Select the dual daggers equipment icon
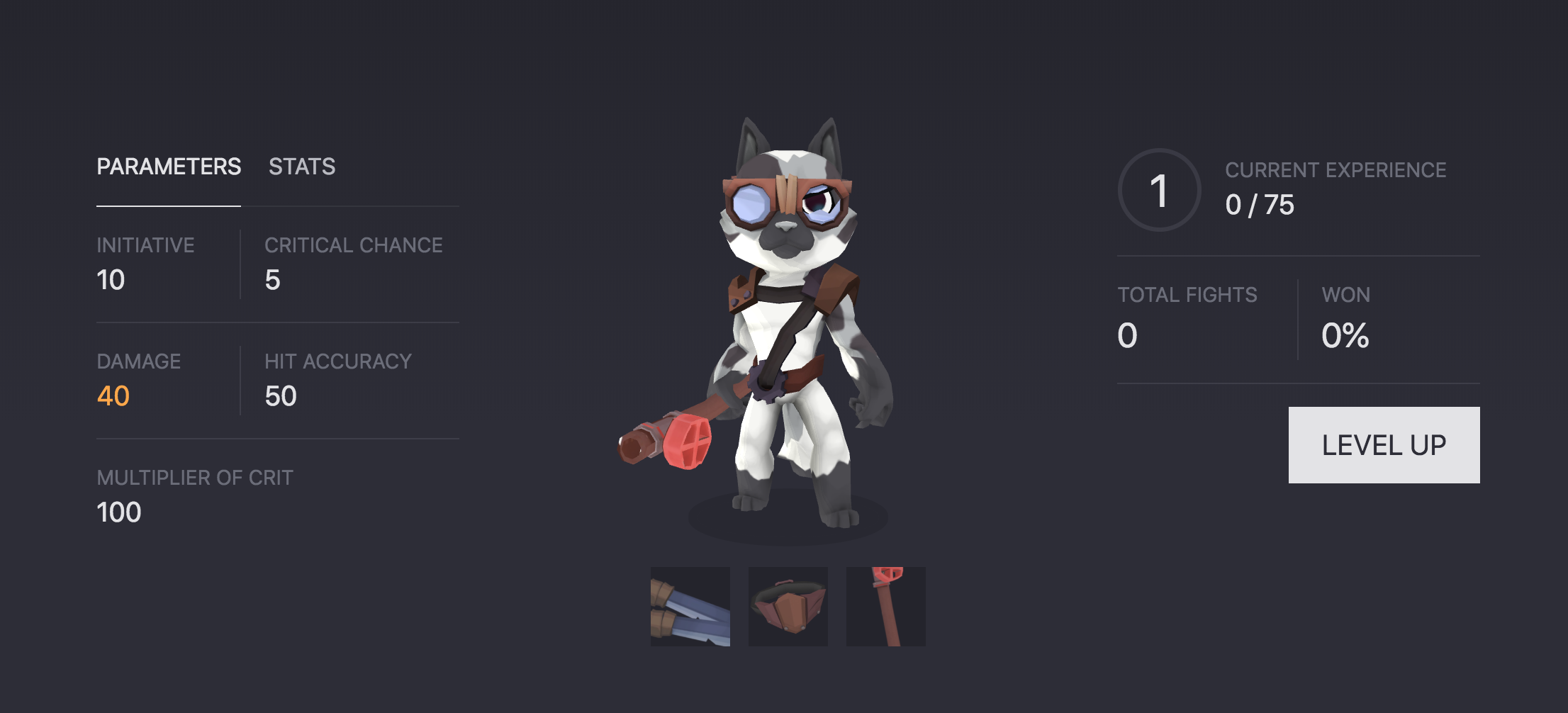1568x713 pixels. tap(690, 606)
